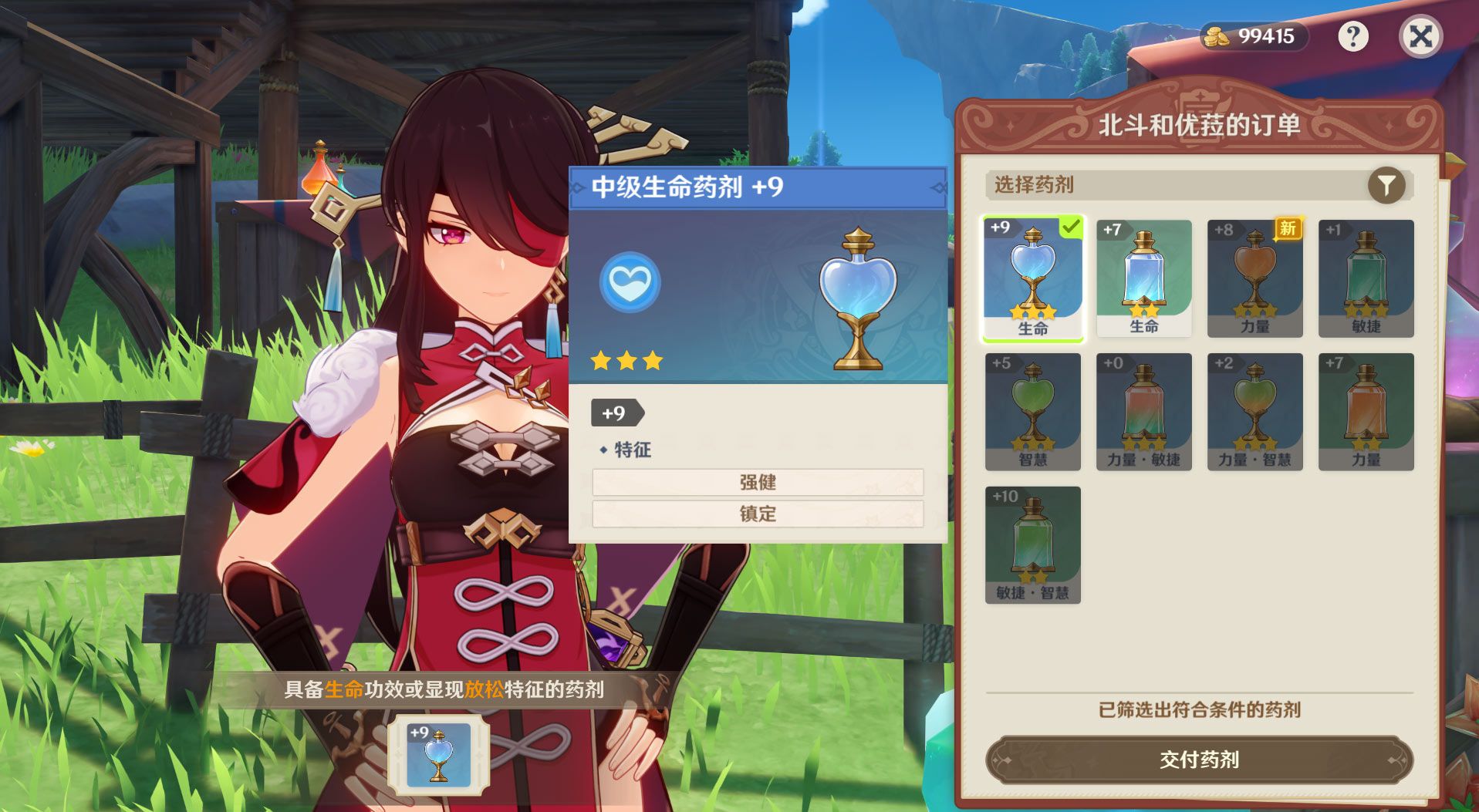
Task: Select the heart effect icon in details
Action: (630, 283)
